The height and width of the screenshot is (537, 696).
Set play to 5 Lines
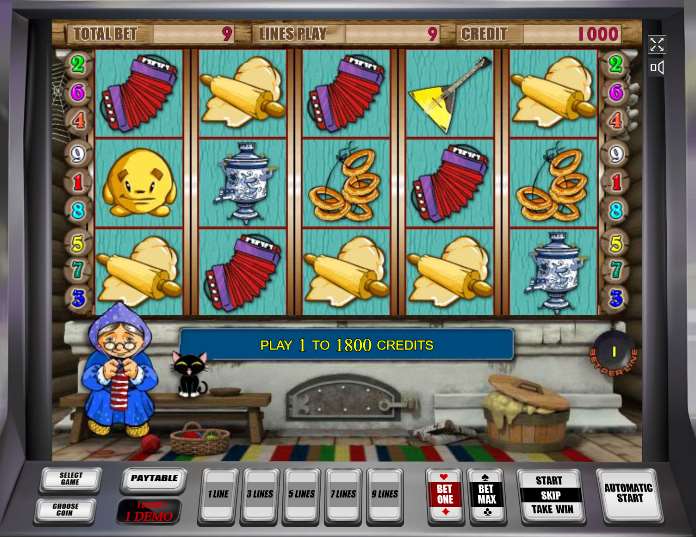click(301, 495)
